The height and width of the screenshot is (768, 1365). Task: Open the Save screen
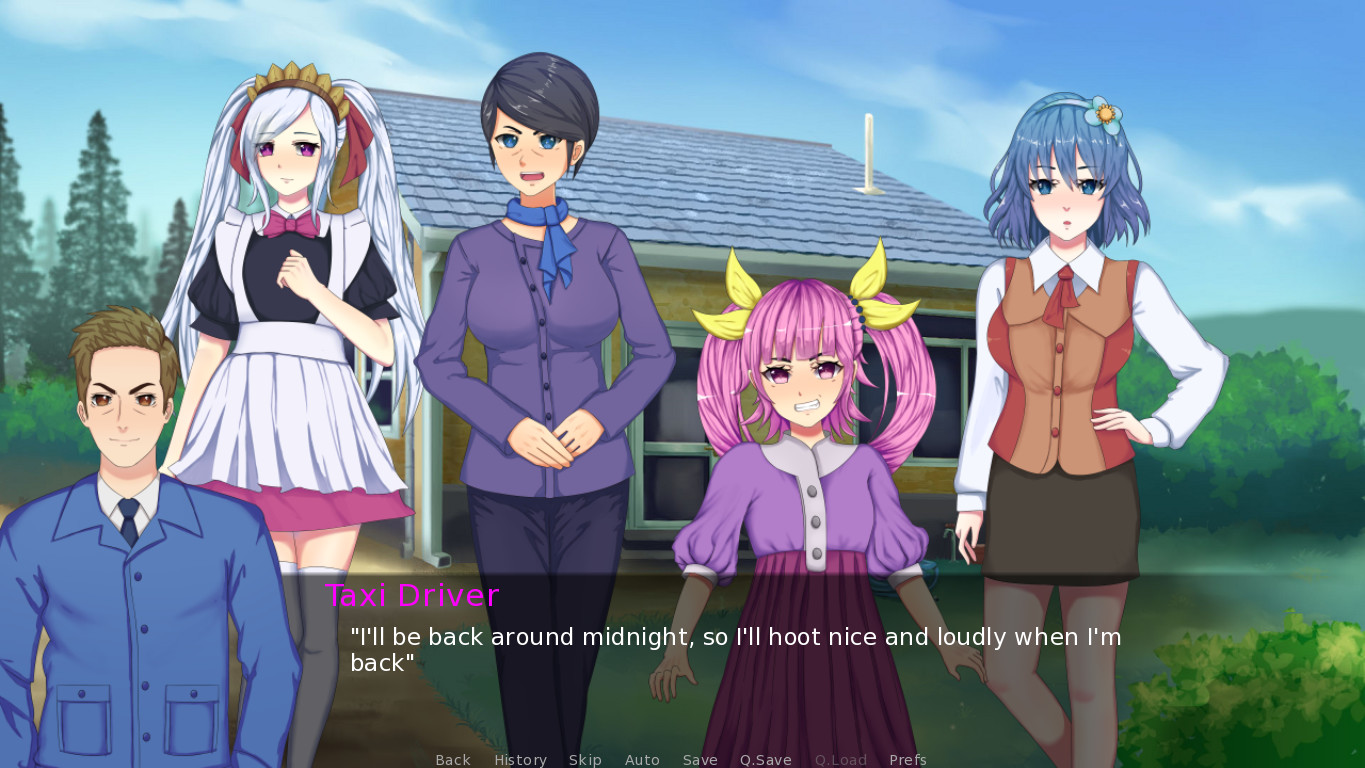click(700, 760)
